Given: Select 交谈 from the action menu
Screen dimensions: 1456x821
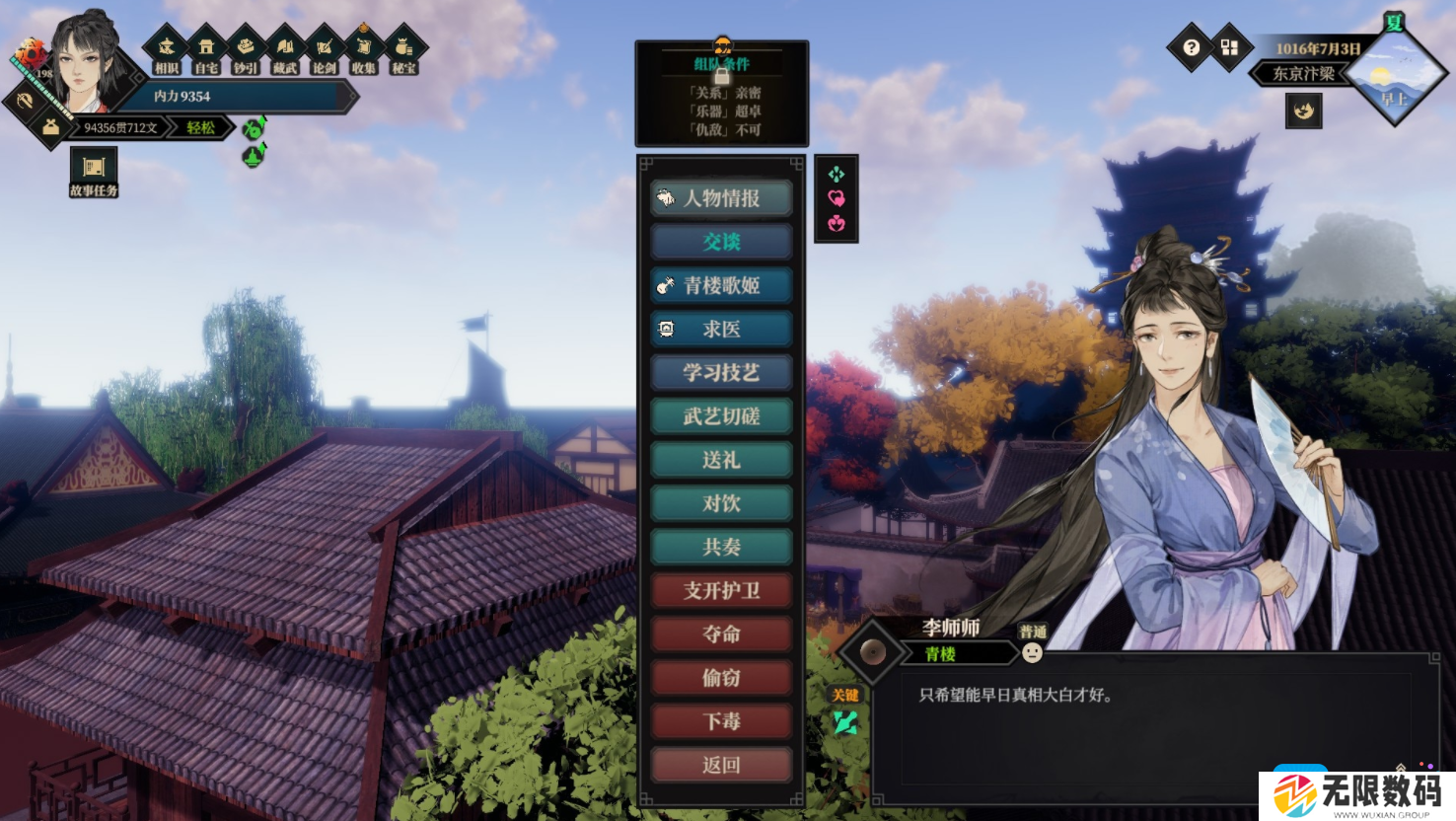Looking at the screenshot, I should pos(721,241).
